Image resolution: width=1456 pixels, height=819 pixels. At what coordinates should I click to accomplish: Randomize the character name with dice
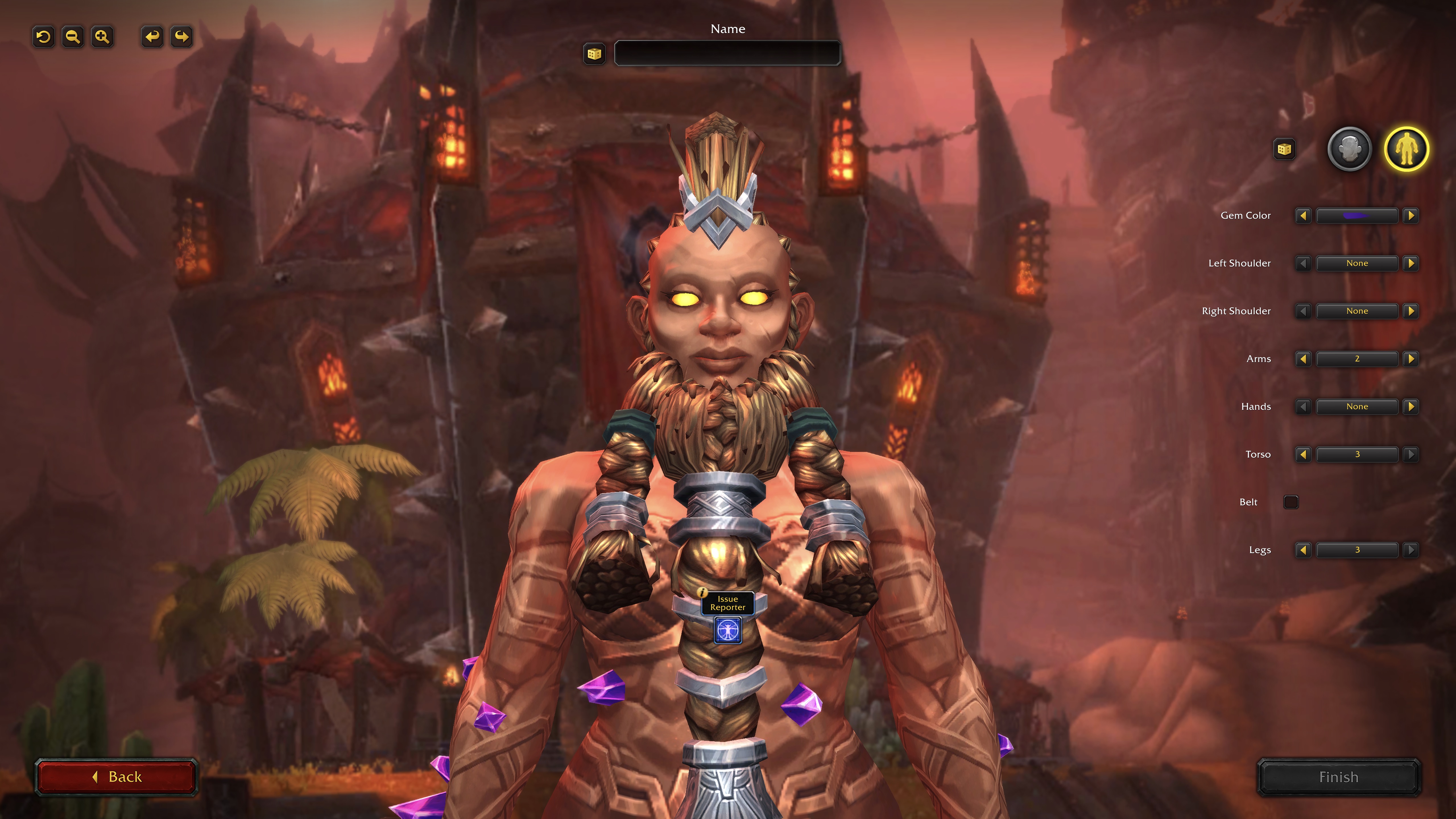[593, 54]
